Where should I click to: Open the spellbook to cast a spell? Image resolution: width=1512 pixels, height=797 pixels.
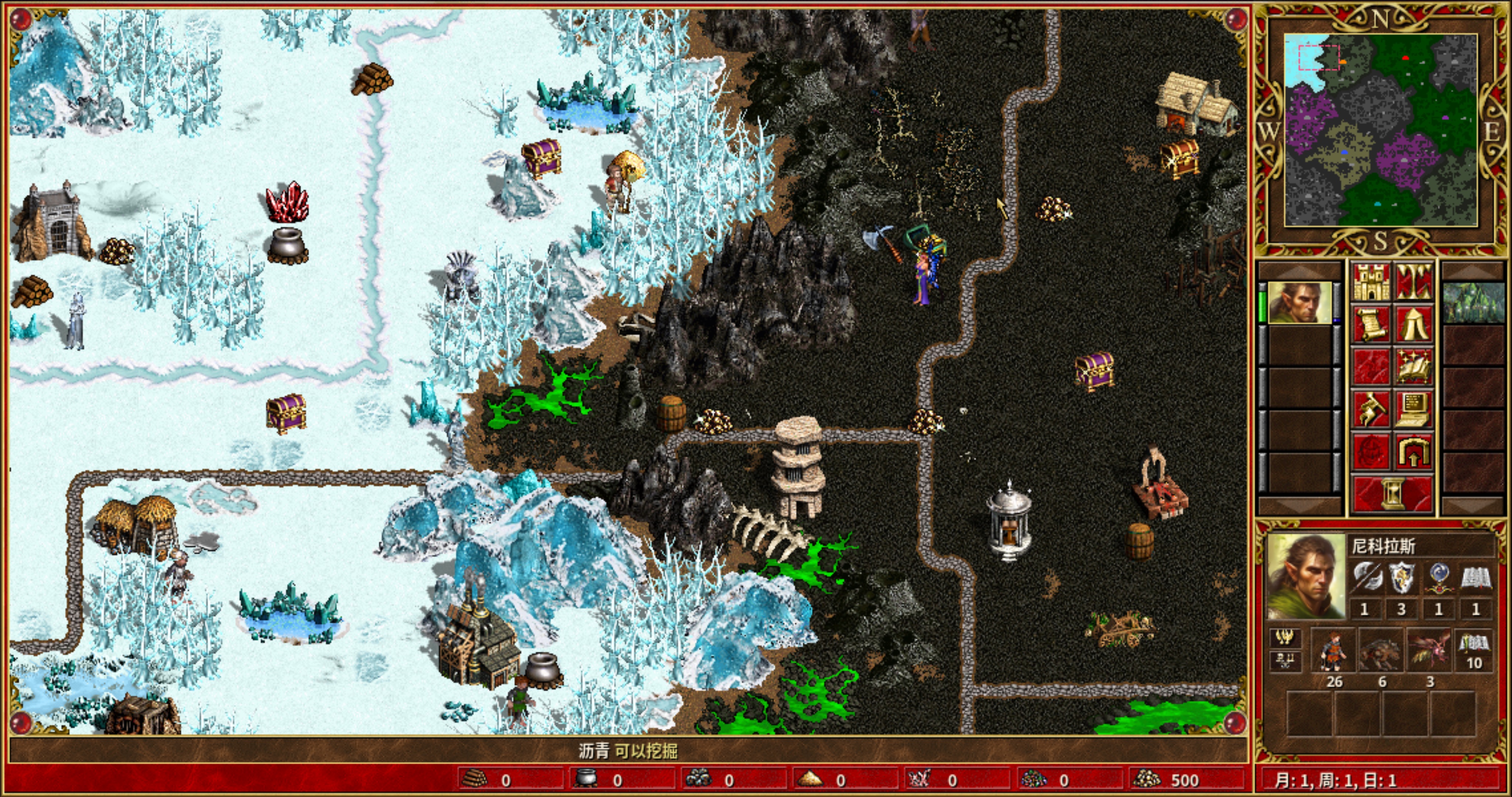coord(1414,366)
